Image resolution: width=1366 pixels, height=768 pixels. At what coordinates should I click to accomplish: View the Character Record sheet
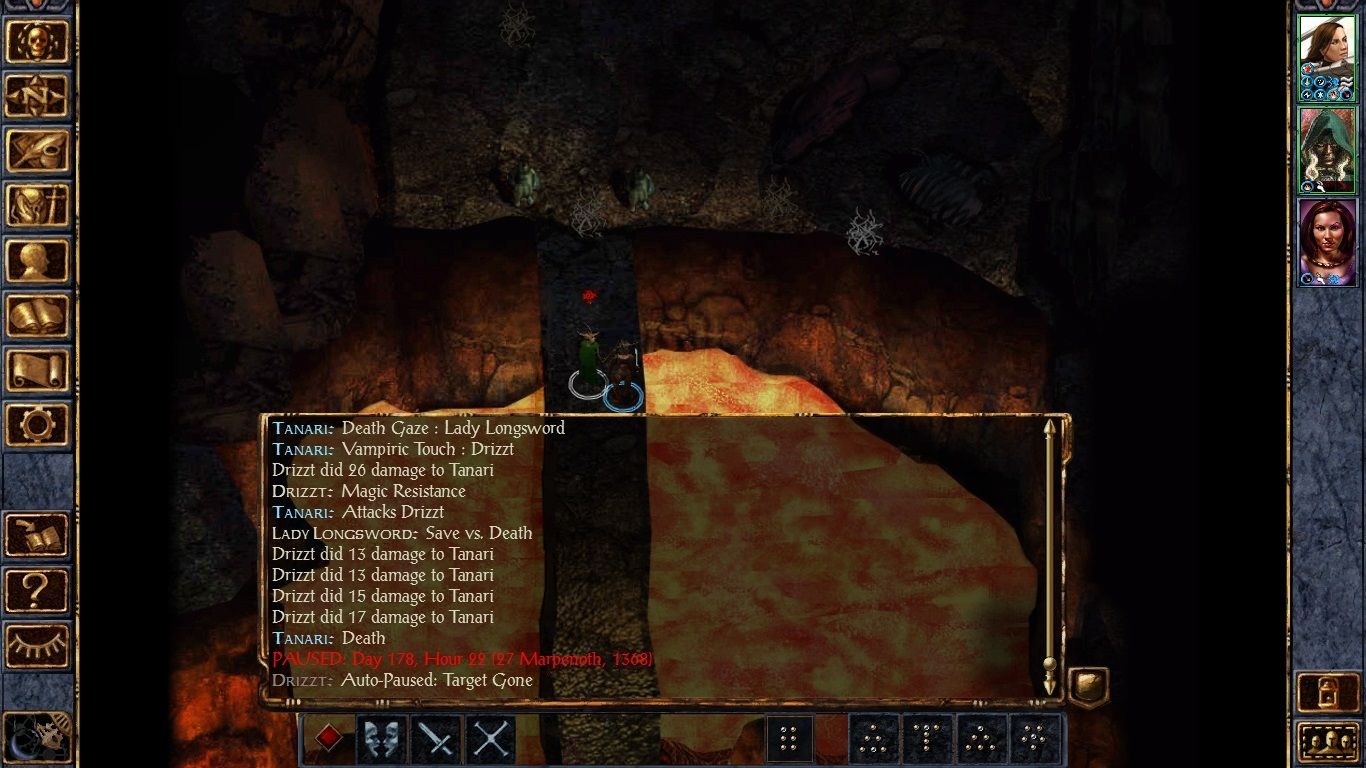click(x=38, y=262)
